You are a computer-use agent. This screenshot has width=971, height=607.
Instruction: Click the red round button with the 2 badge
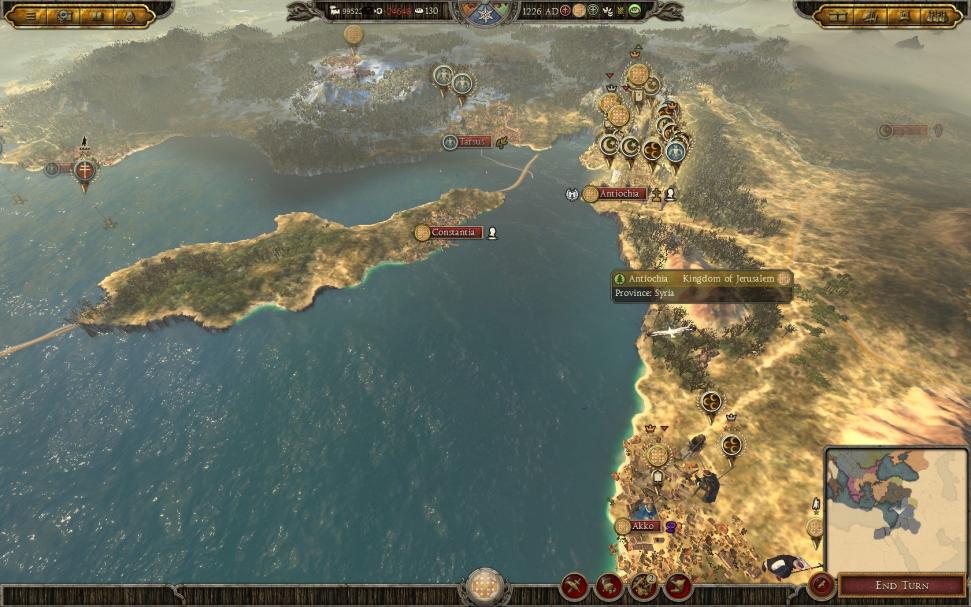pyautogui.click(x=643, y=586)
